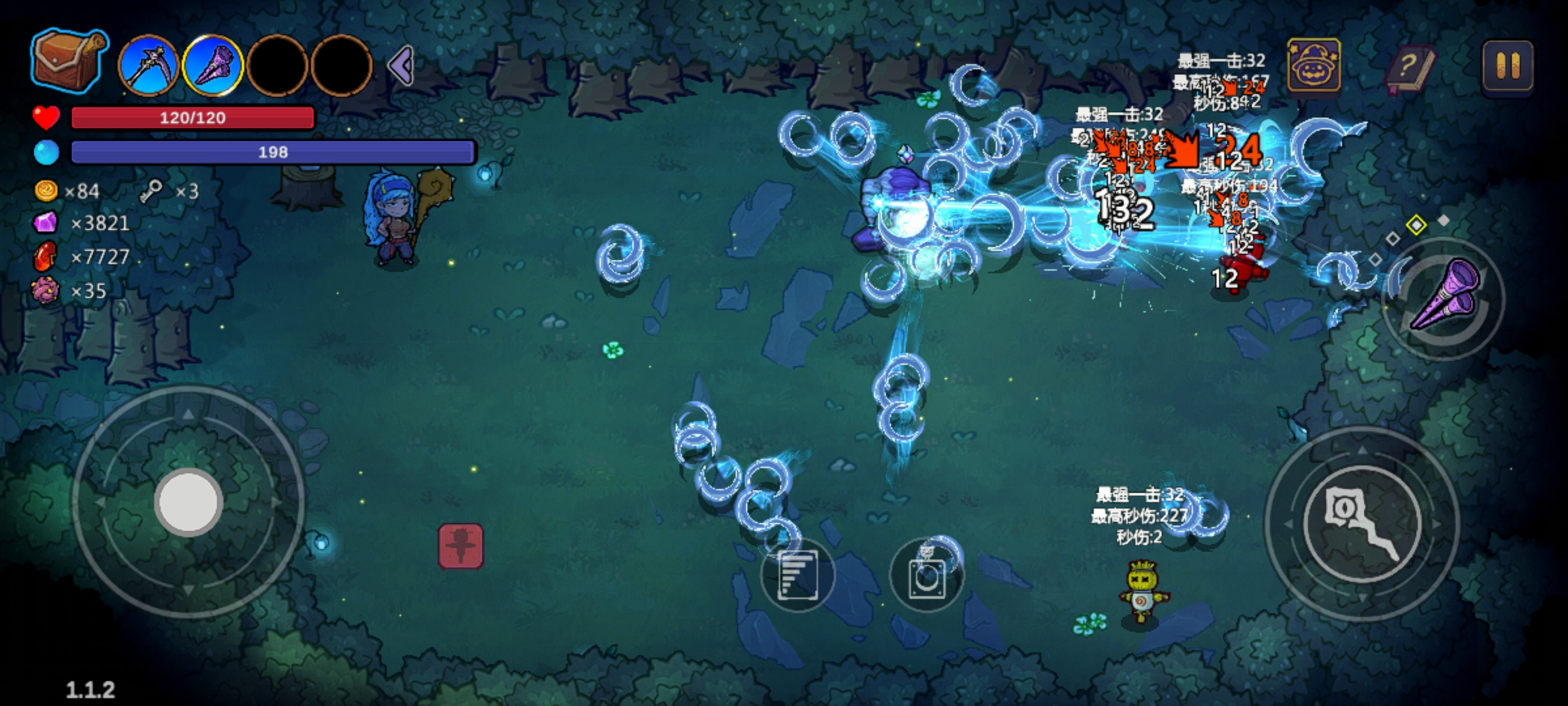This screenshot has width=1568, height=706.
Task: Open the pumpkin wizard character menu
Action: point(1314,65)
